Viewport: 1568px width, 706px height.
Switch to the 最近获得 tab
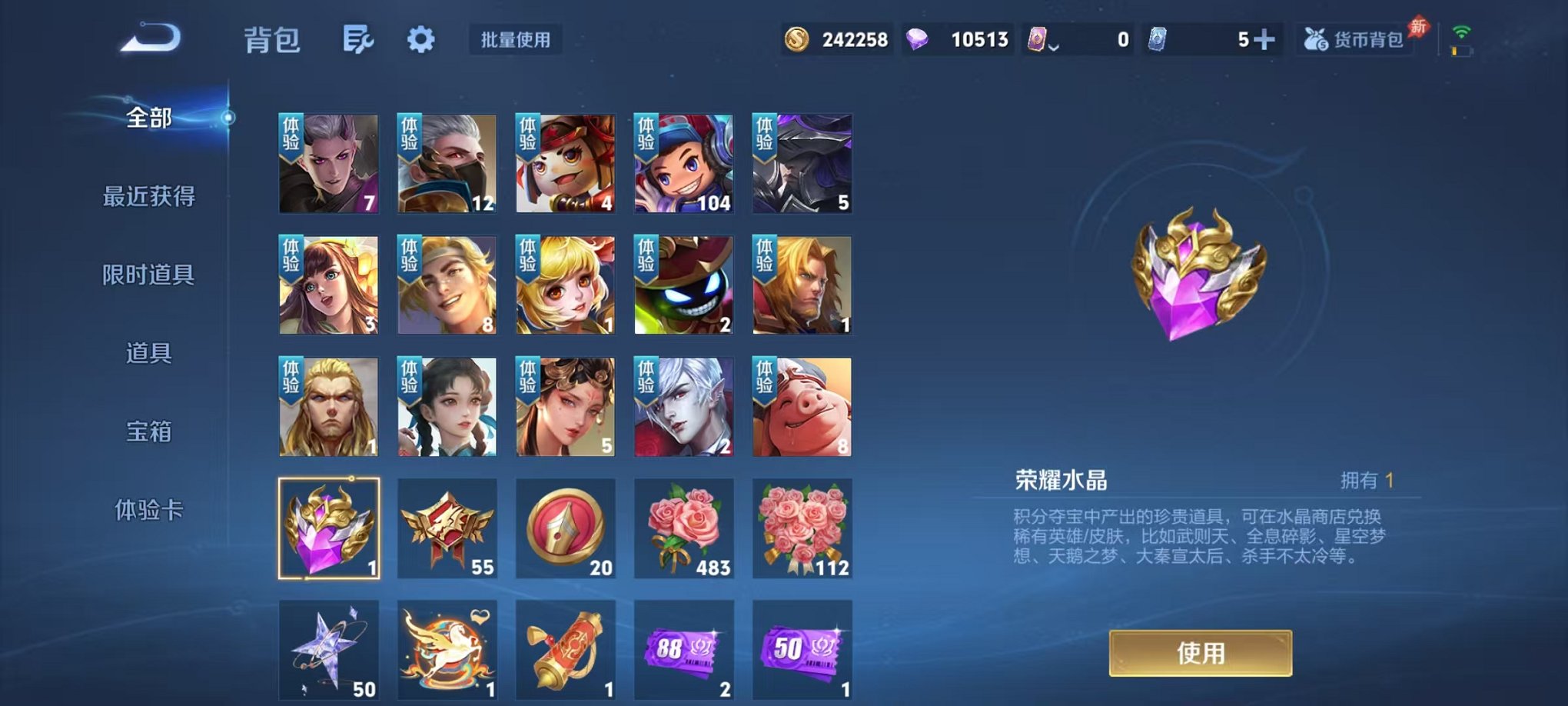[x=150, y=198]
